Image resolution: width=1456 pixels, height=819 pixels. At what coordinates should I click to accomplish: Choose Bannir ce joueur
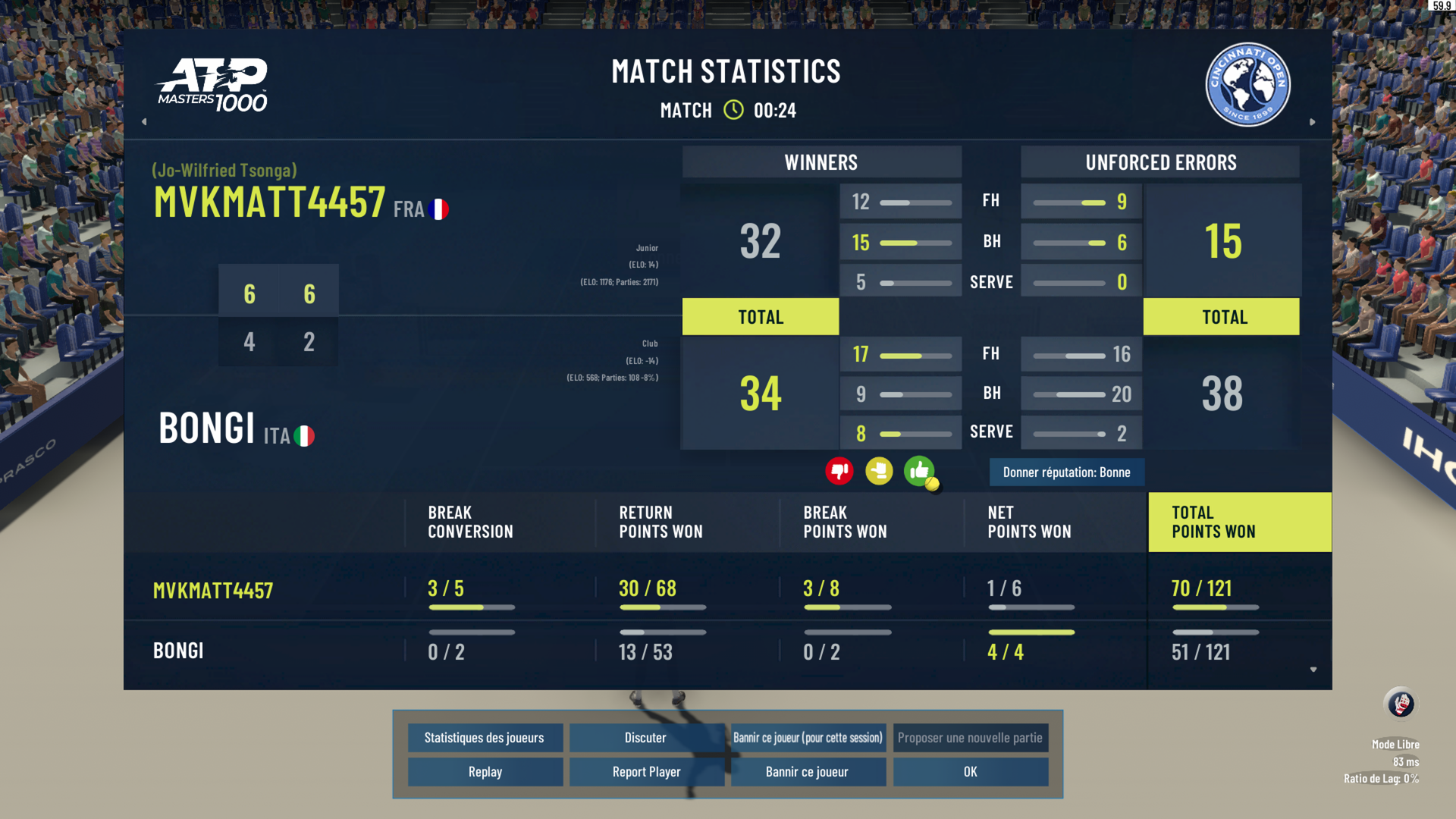pos(808,772)
